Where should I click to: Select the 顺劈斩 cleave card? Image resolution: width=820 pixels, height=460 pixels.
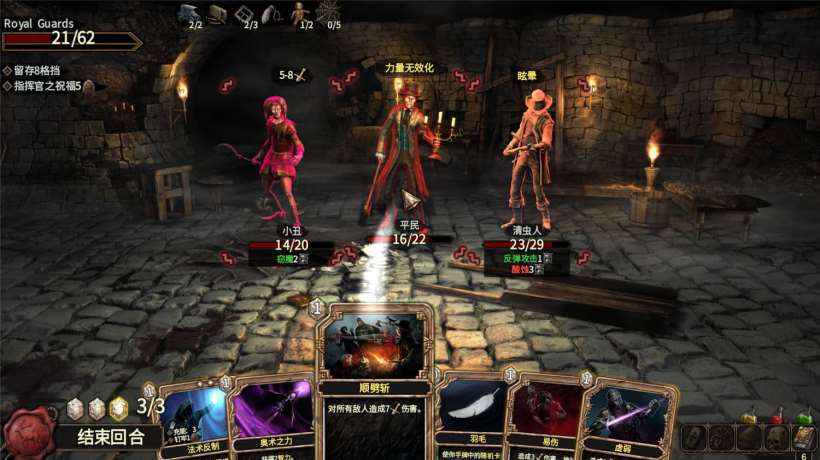pyautogui.click(x=374, y=380)
